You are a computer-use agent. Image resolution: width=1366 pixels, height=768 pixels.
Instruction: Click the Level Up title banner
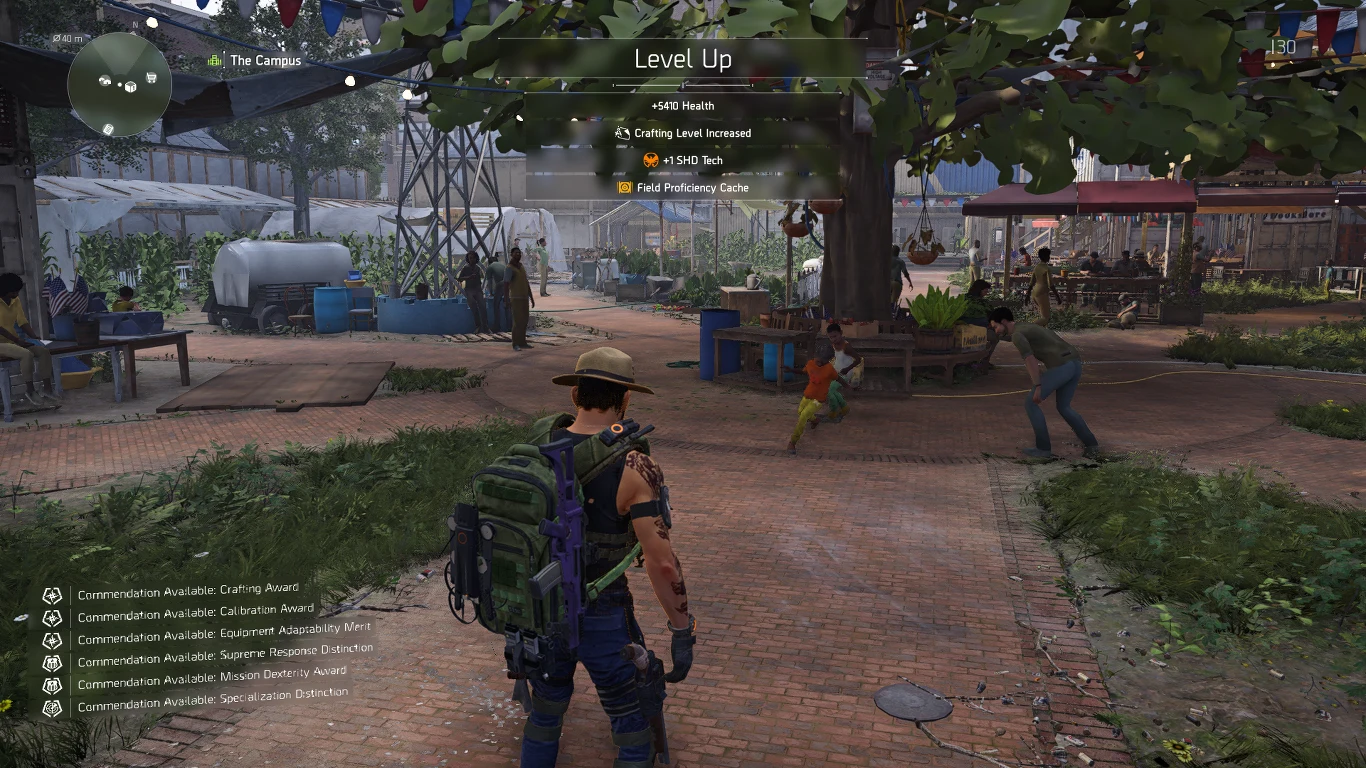pos(683,59)
